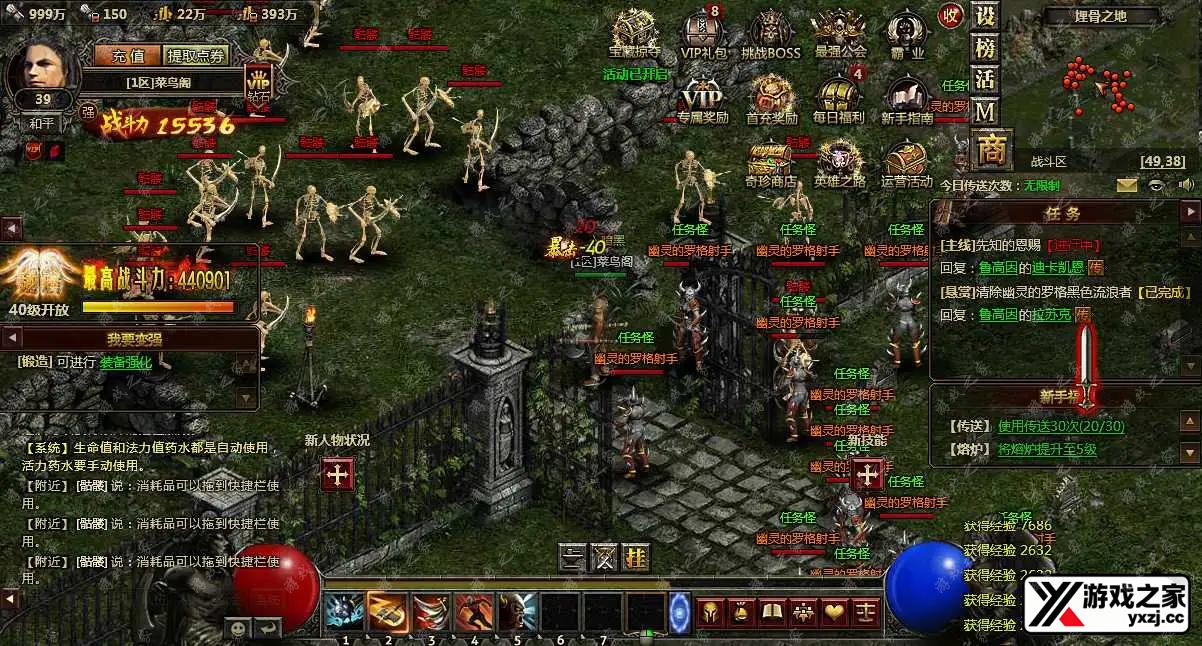Toggle the sound speaker icon

tap(1187, 185)
